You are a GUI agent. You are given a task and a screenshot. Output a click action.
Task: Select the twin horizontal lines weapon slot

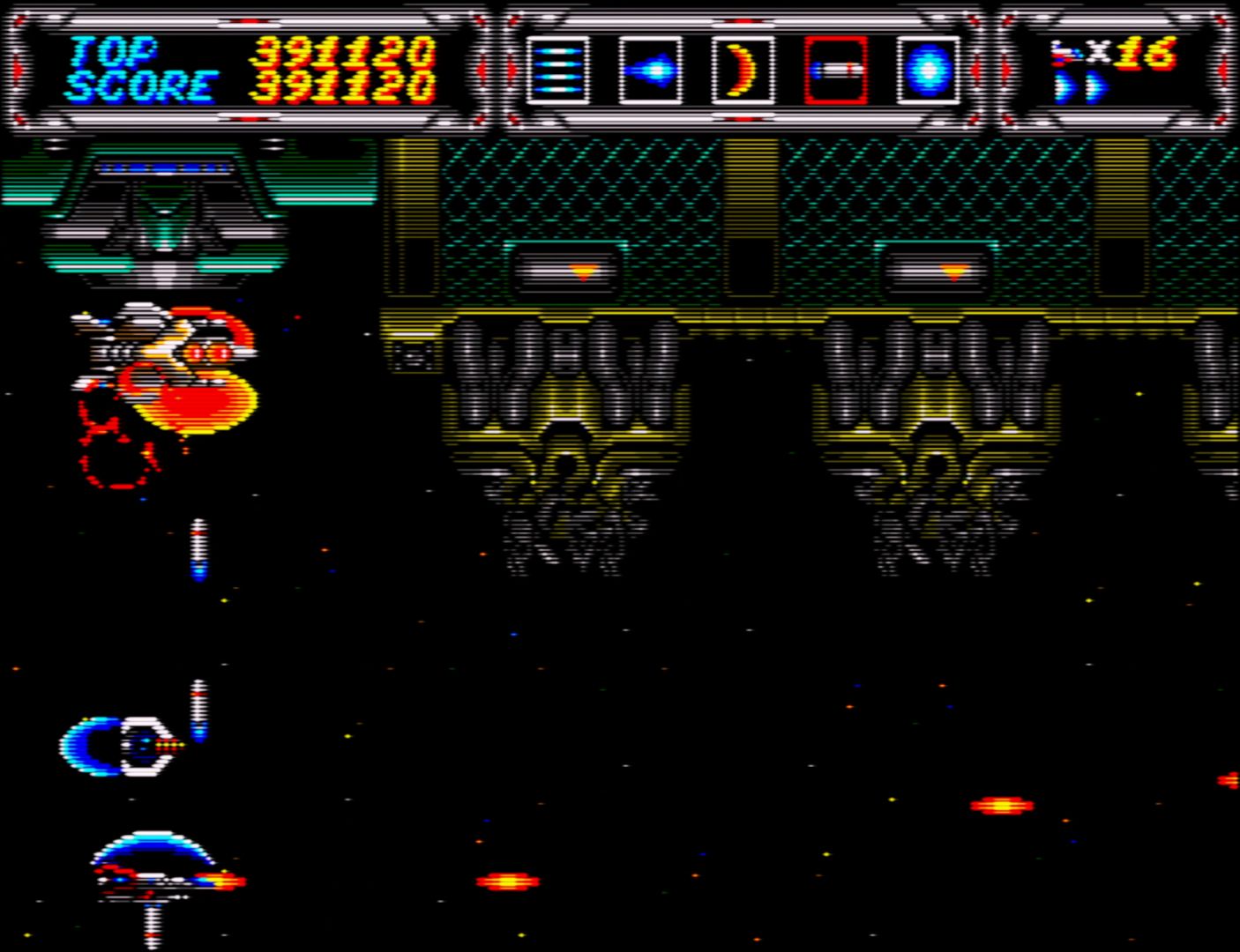click(558, 71)
